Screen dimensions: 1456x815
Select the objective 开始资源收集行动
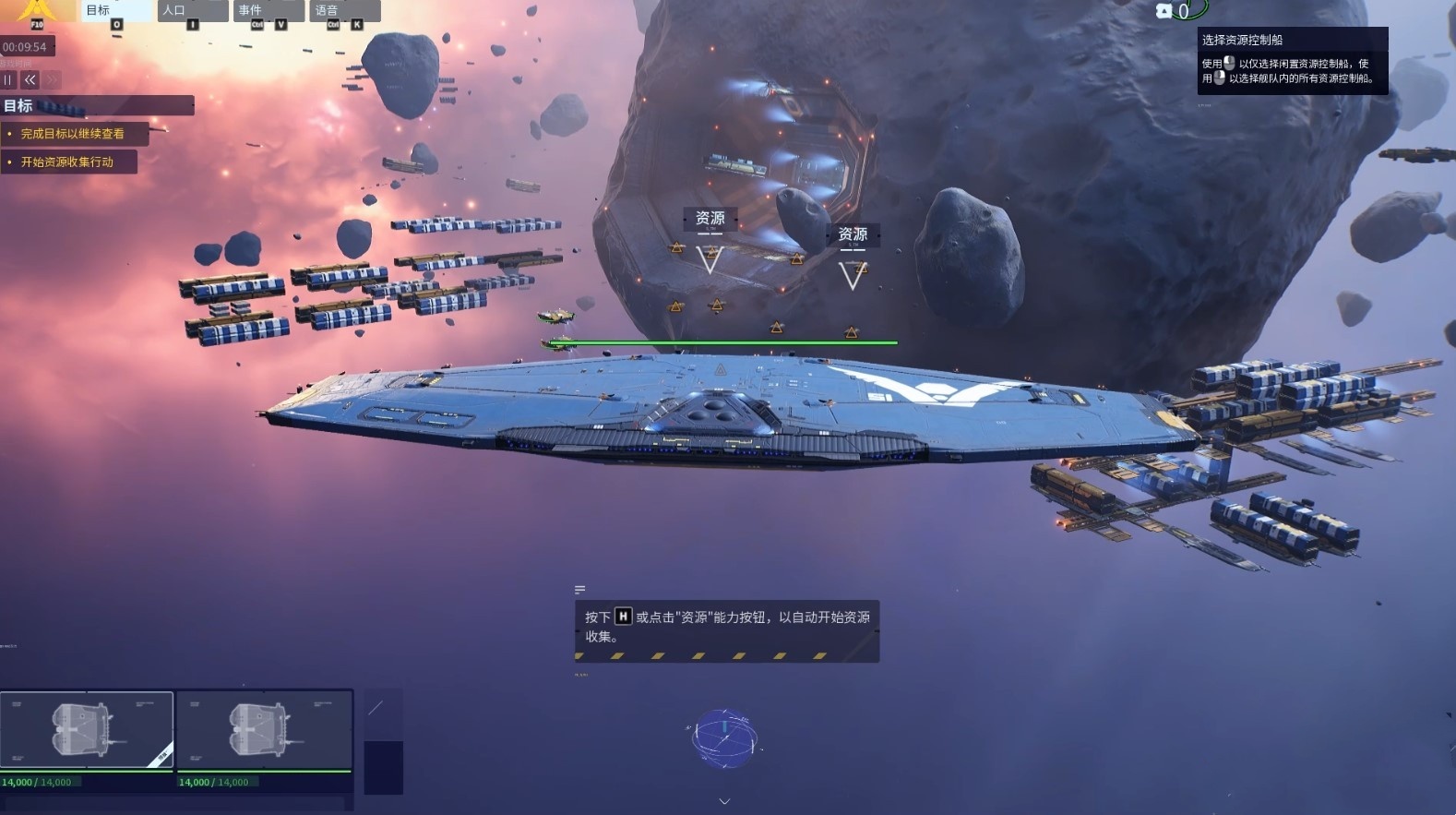[67, 162]
